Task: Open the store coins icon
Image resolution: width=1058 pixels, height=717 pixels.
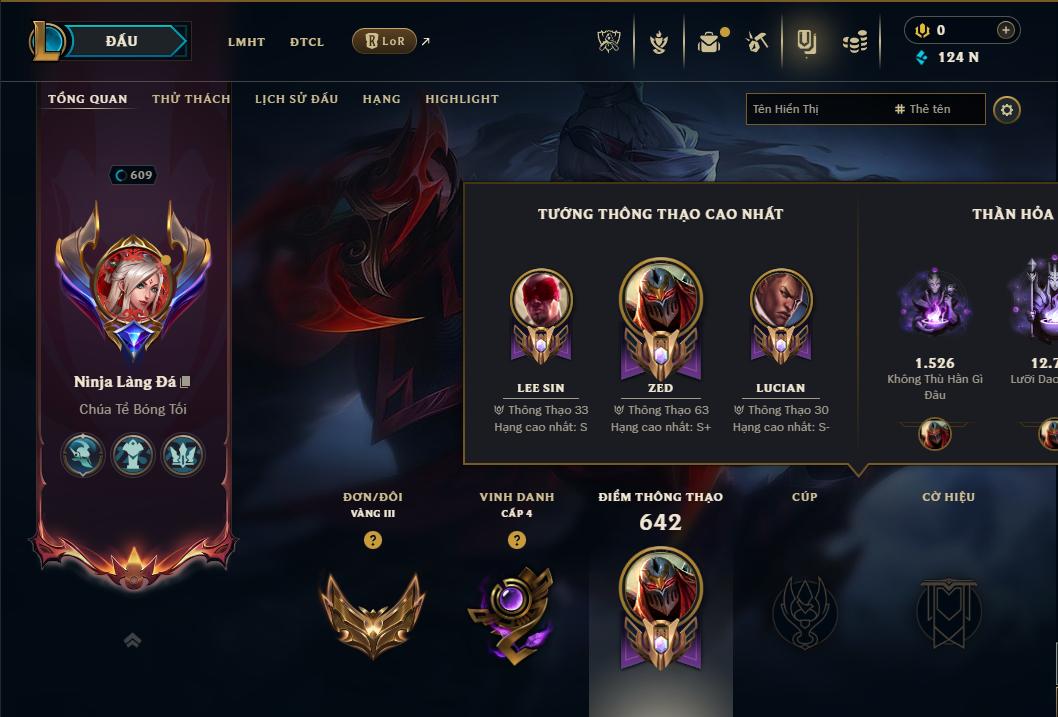Action: click(x=854, y=42)
